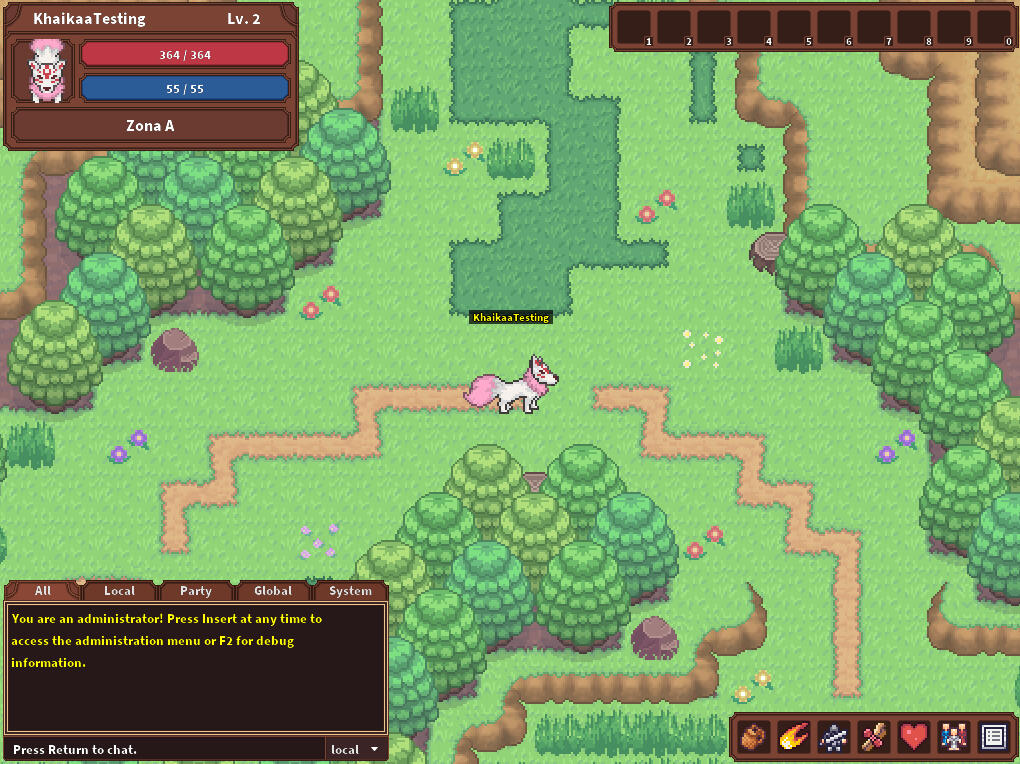Switch to the Local chat tab

(119, 591)
